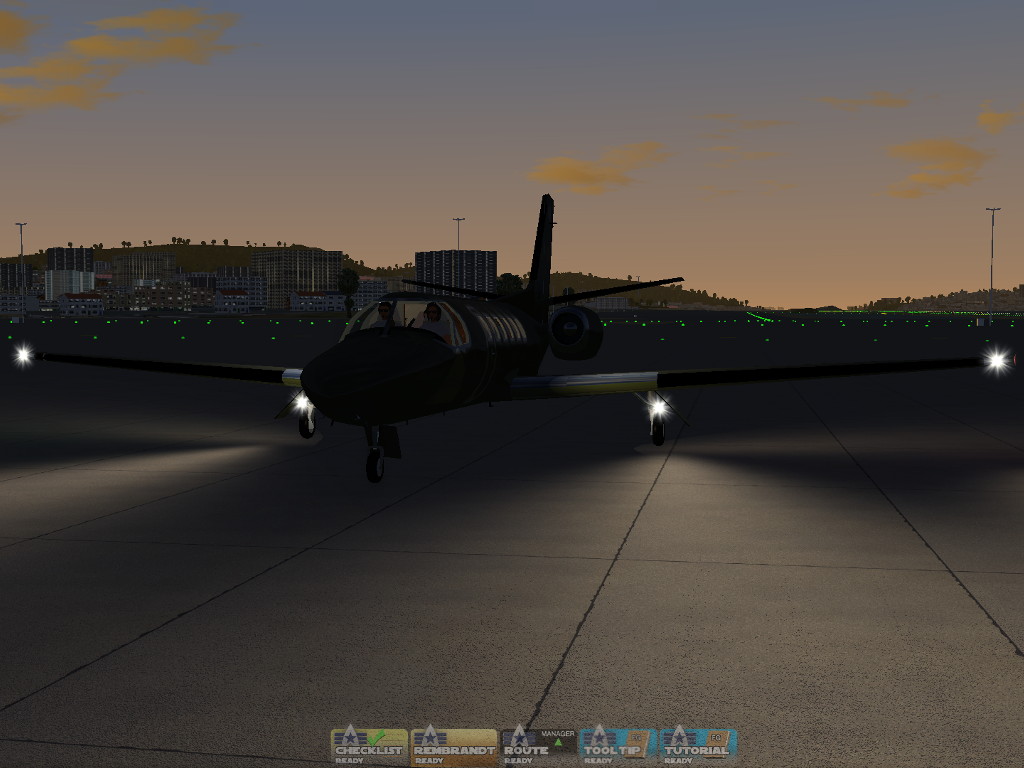1024x768 pixels.
Task: Start the Tutorial
Action: click(698, 745)
